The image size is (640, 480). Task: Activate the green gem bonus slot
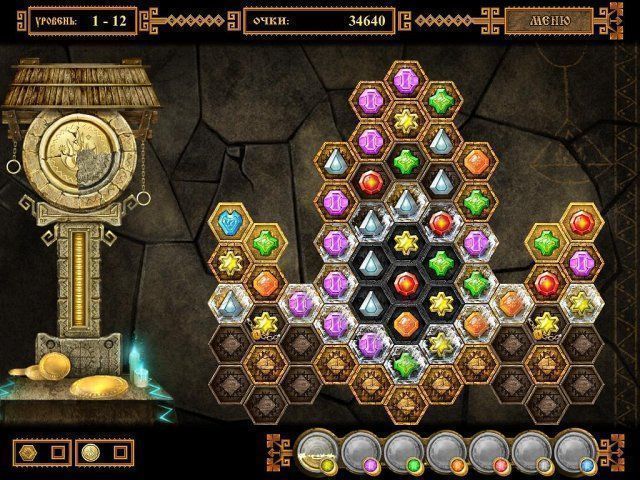click(x=403, y=451)
